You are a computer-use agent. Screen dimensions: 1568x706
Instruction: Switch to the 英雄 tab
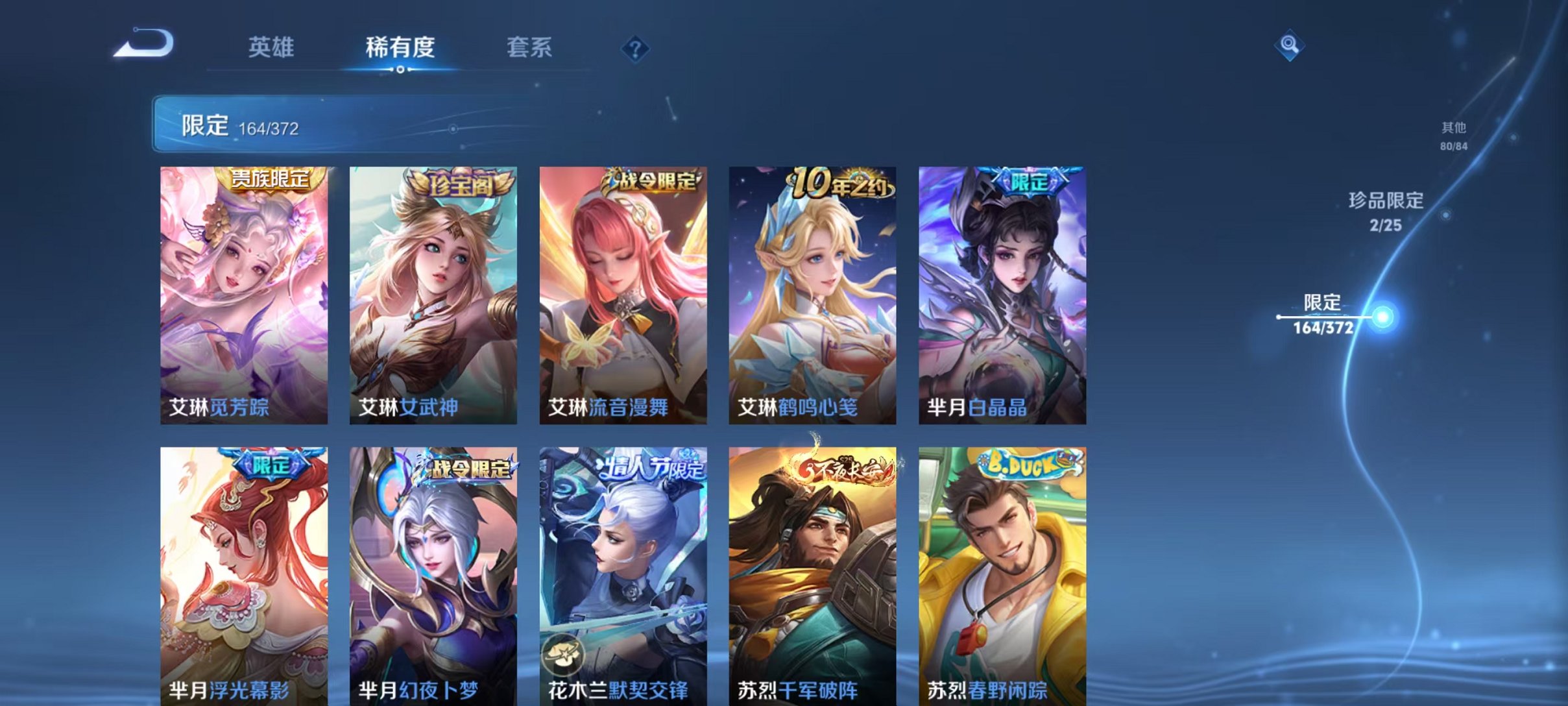click(273, 47)
